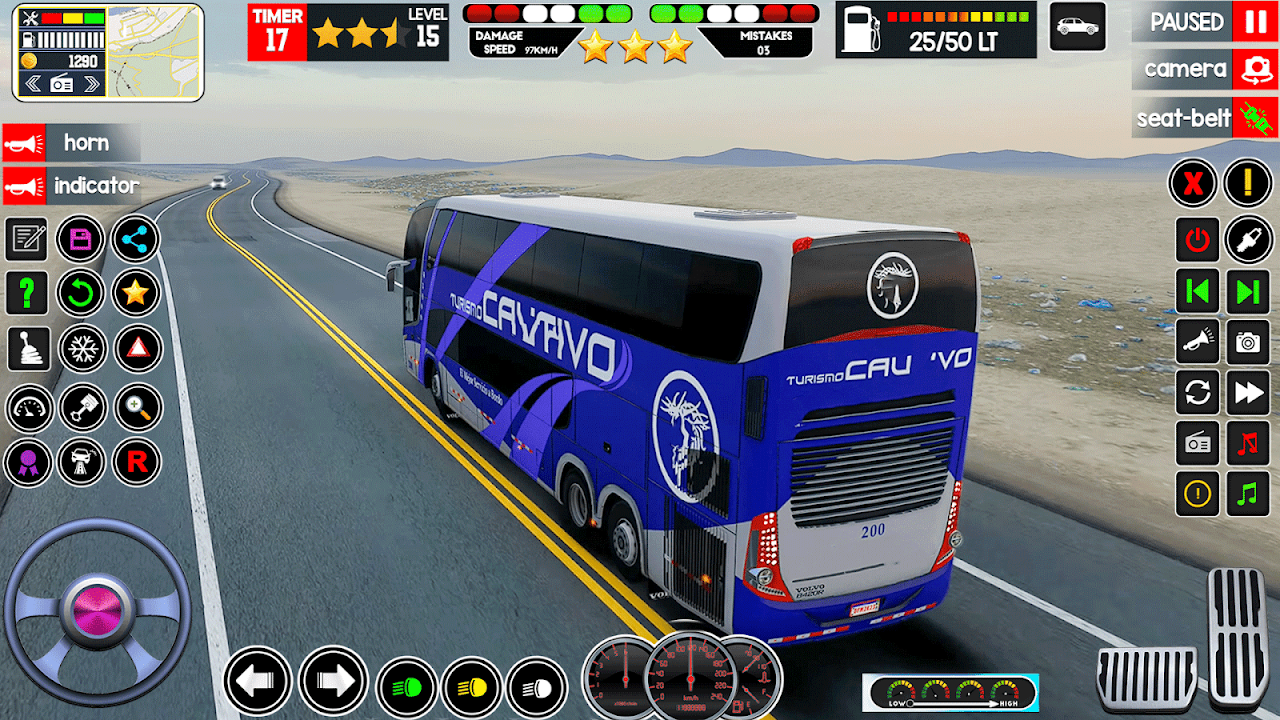Sound the horn button

click(x=70, y=143)
